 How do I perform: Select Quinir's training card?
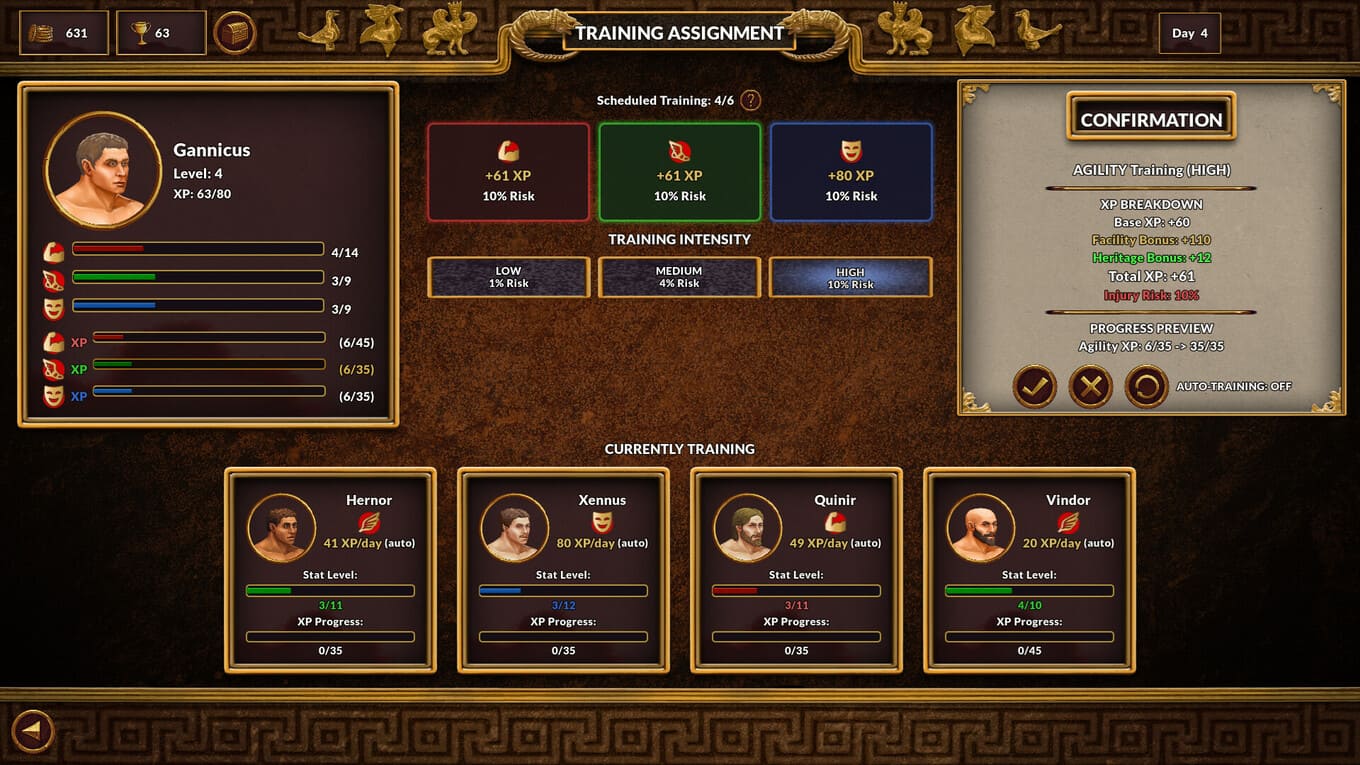click(x=797, y=570)
